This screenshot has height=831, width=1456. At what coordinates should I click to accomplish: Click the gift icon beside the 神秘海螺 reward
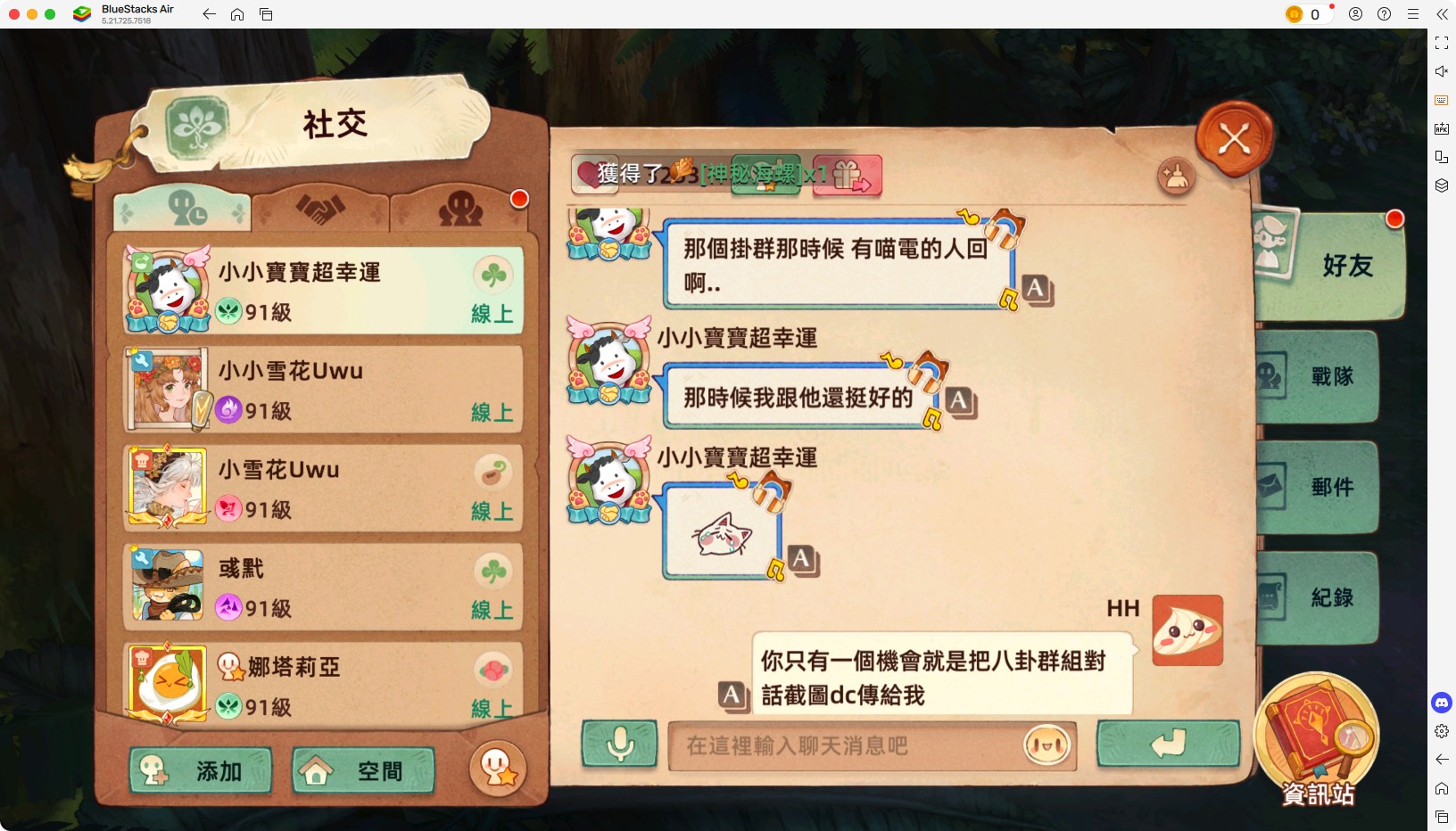pyautogui.click(x=849, y=176)
